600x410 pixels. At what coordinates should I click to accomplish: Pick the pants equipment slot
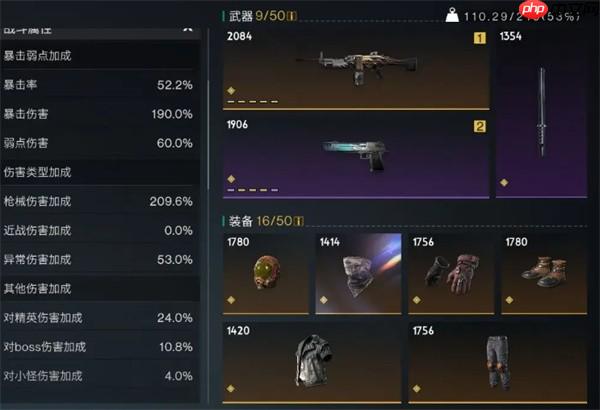495,357
